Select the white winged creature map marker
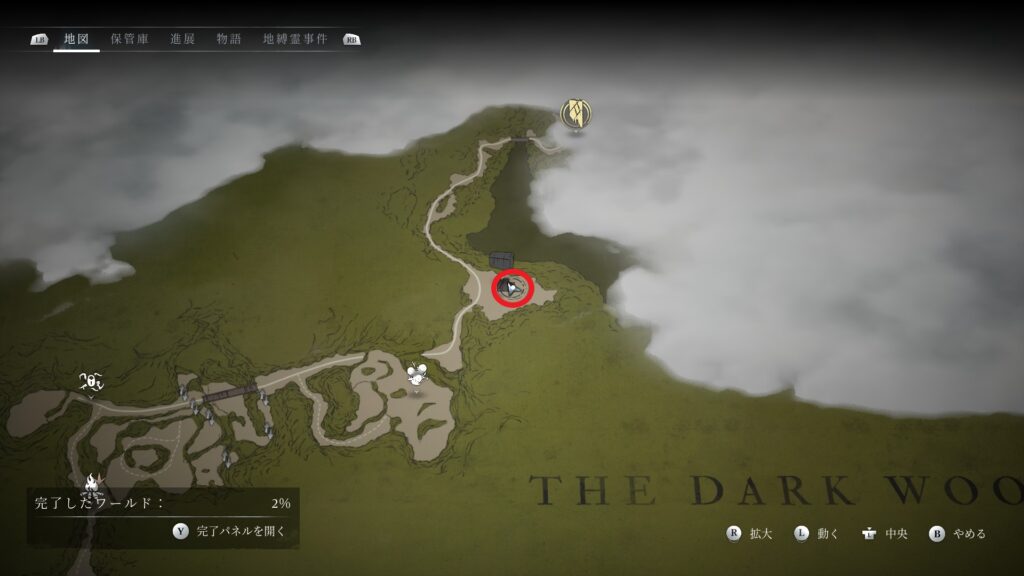Screen dimensions: 1024x576 coord(418,375)
